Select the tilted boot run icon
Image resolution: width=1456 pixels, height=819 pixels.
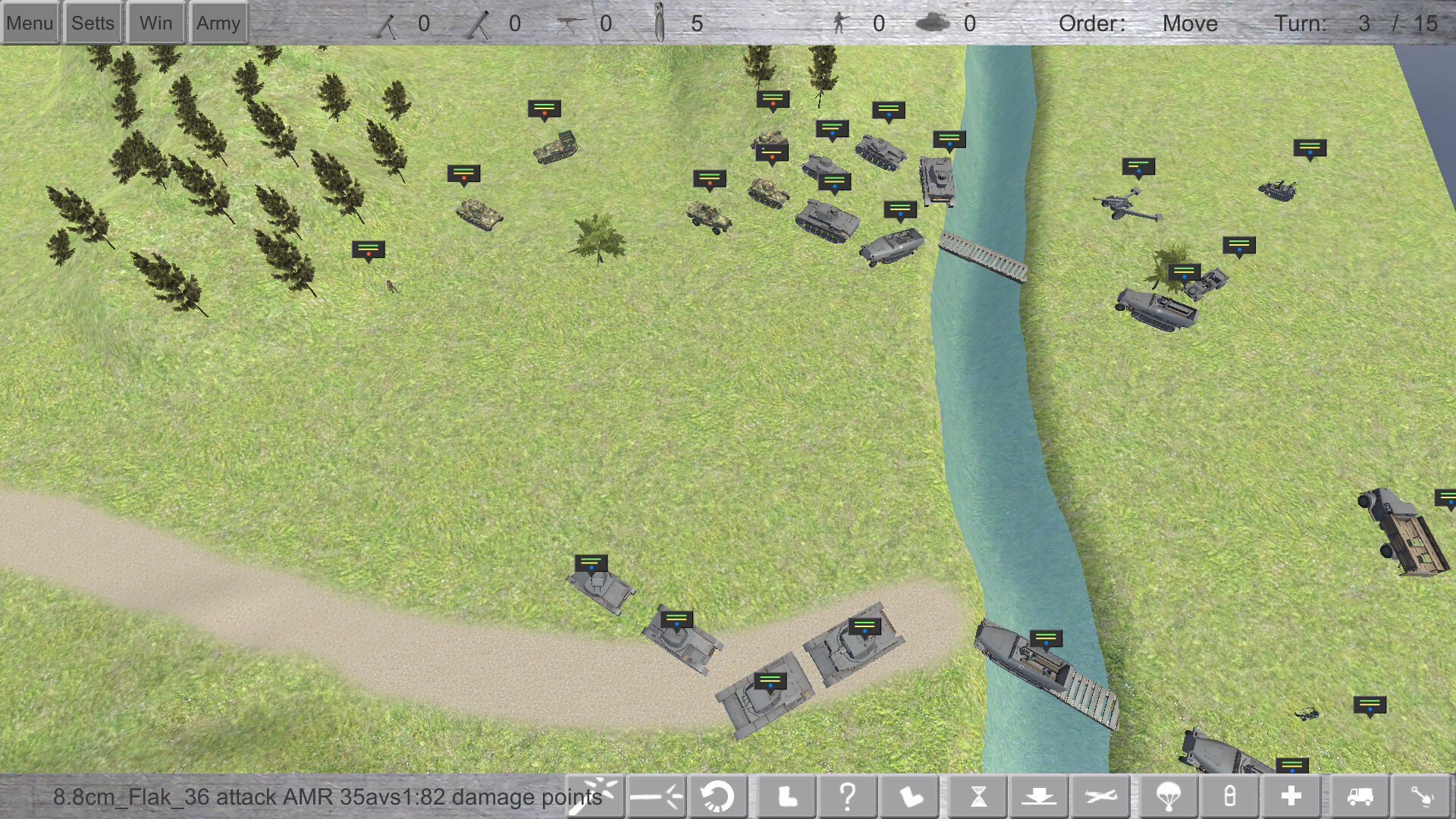[x=911, y=796]
